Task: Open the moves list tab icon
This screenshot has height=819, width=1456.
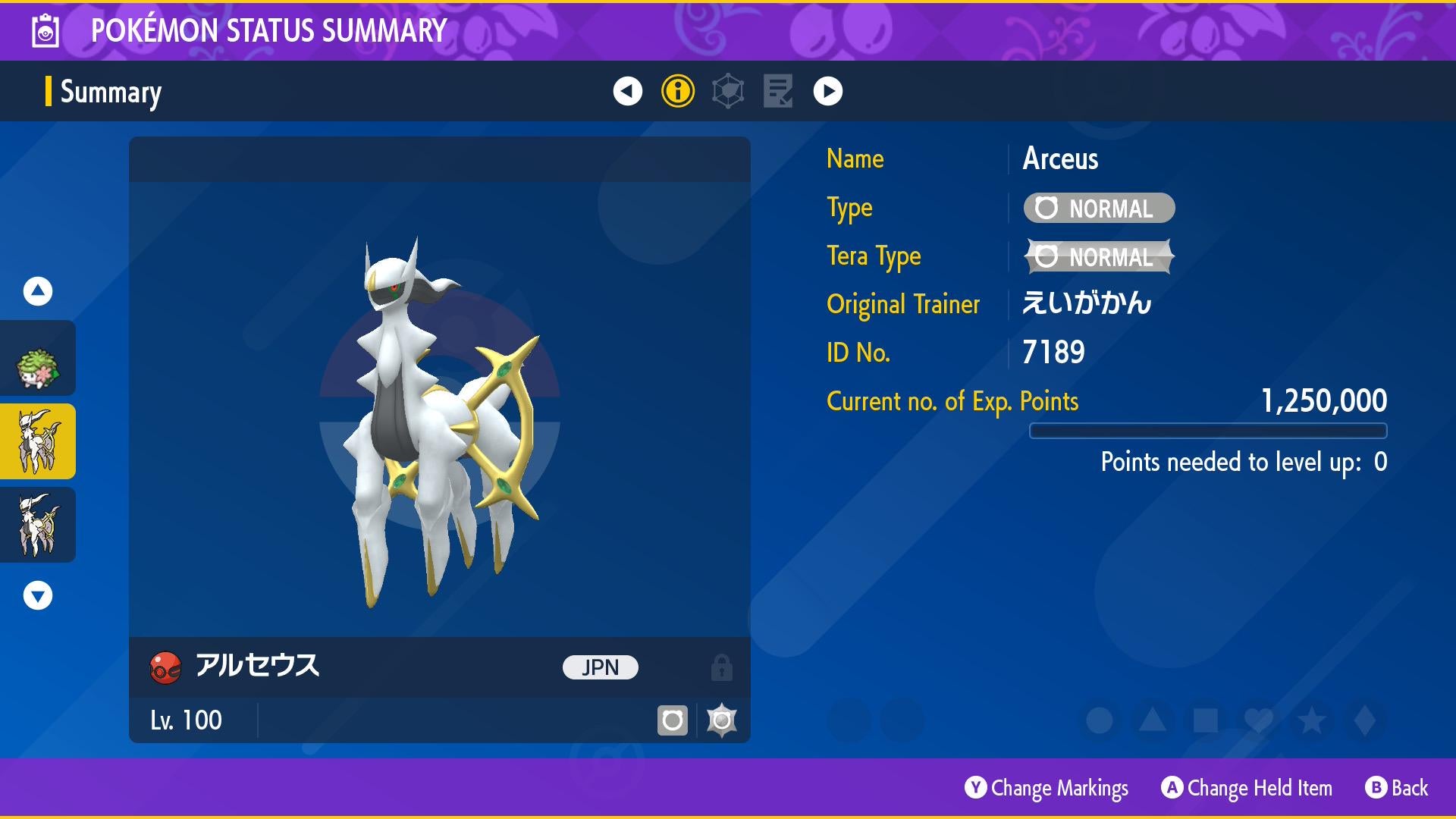Action: (x=778, y=91)
